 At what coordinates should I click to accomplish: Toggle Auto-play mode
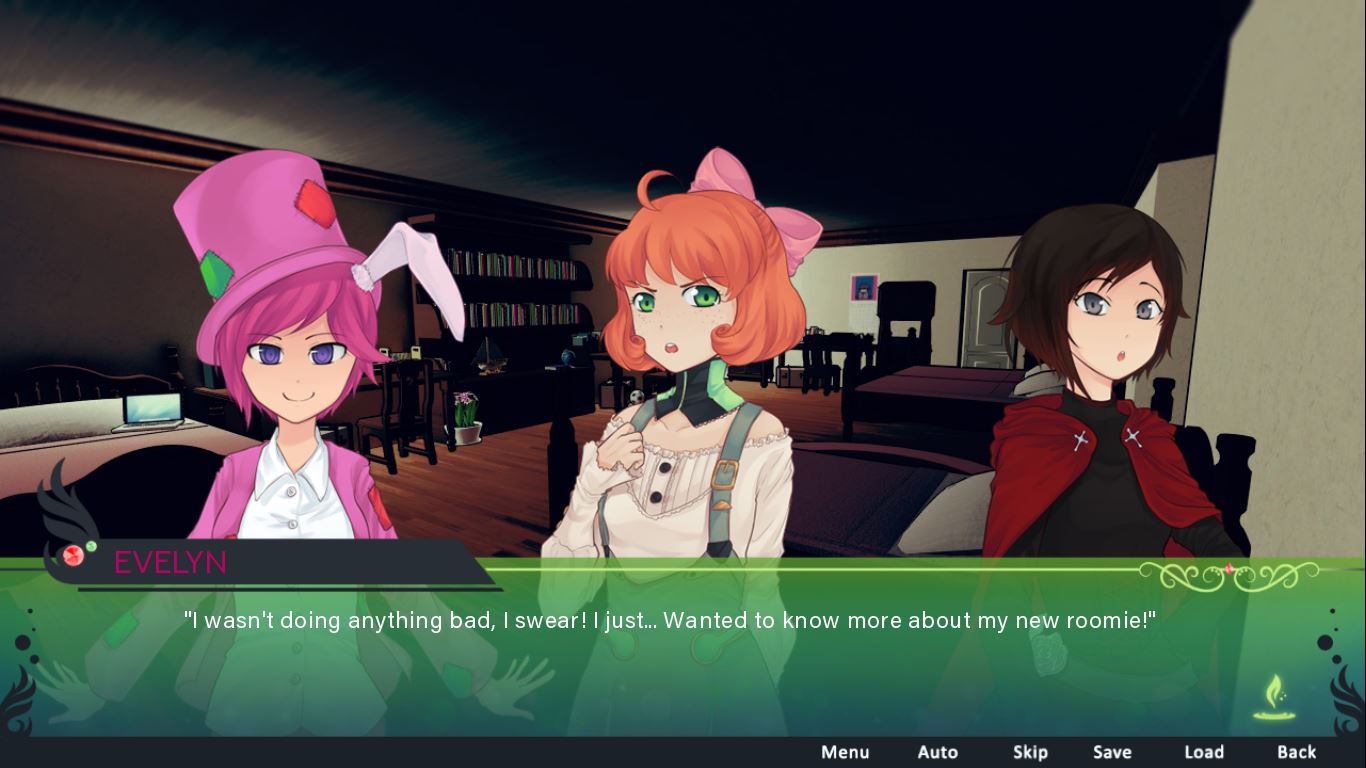point(938,752)
